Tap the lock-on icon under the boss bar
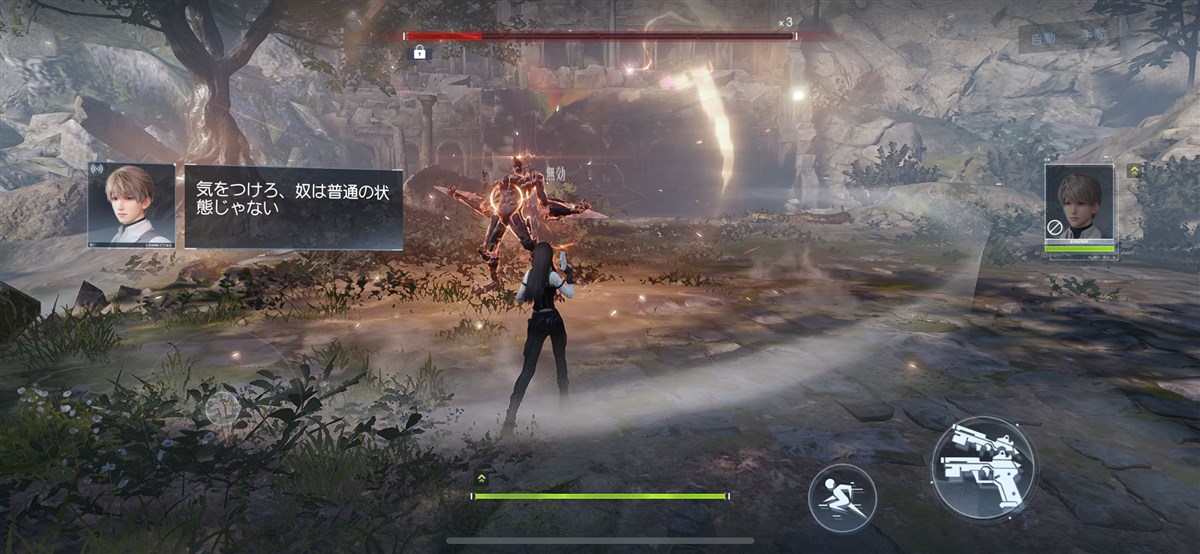1200x554 pixels. pos(420,52)
